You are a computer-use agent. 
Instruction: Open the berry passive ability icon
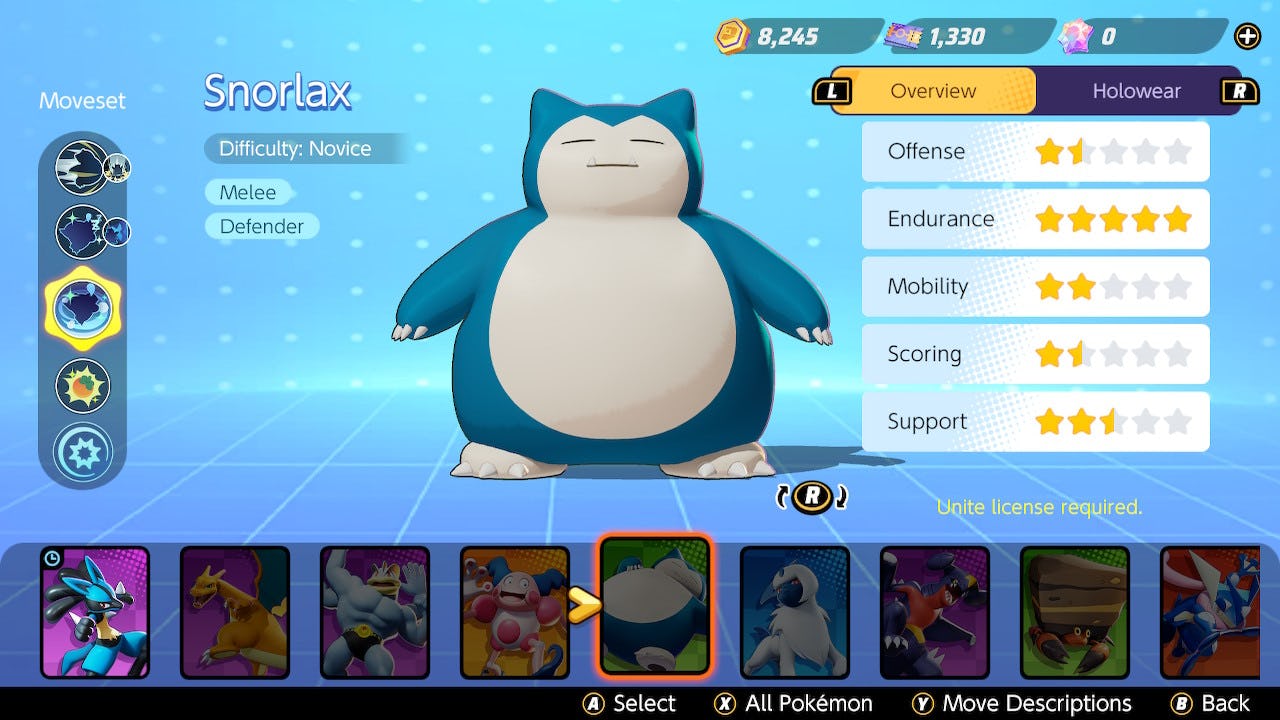pos(82,386)
